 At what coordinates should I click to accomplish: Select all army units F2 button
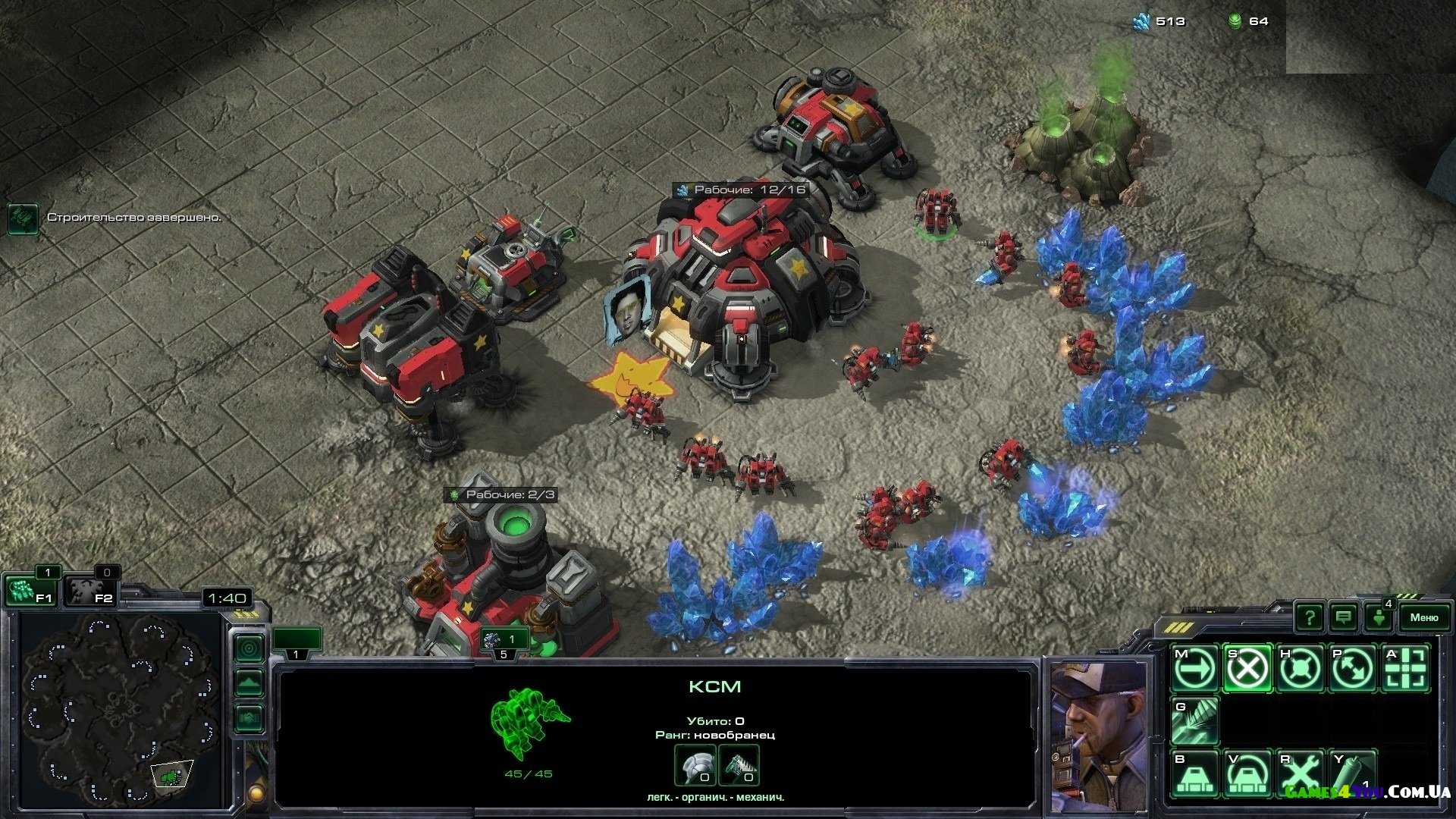pyautogui.click(x=88, y=590)
